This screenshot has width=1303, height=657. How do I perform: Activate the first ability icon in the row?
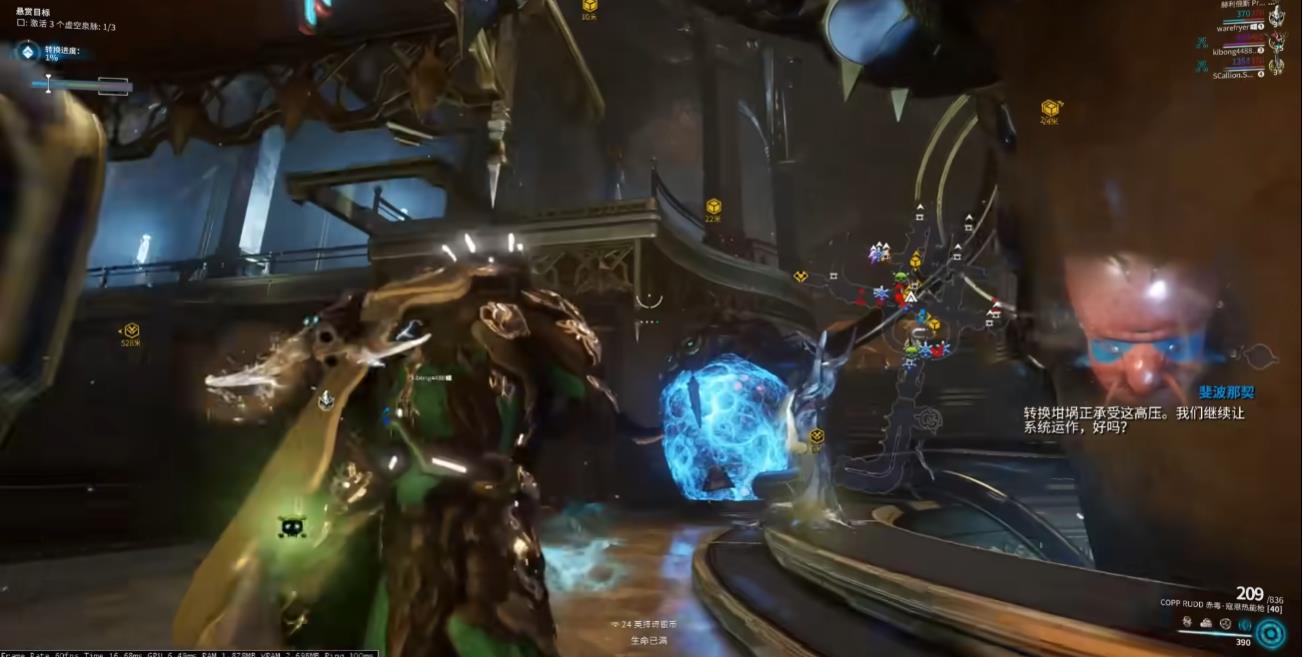click(1187, 622)
